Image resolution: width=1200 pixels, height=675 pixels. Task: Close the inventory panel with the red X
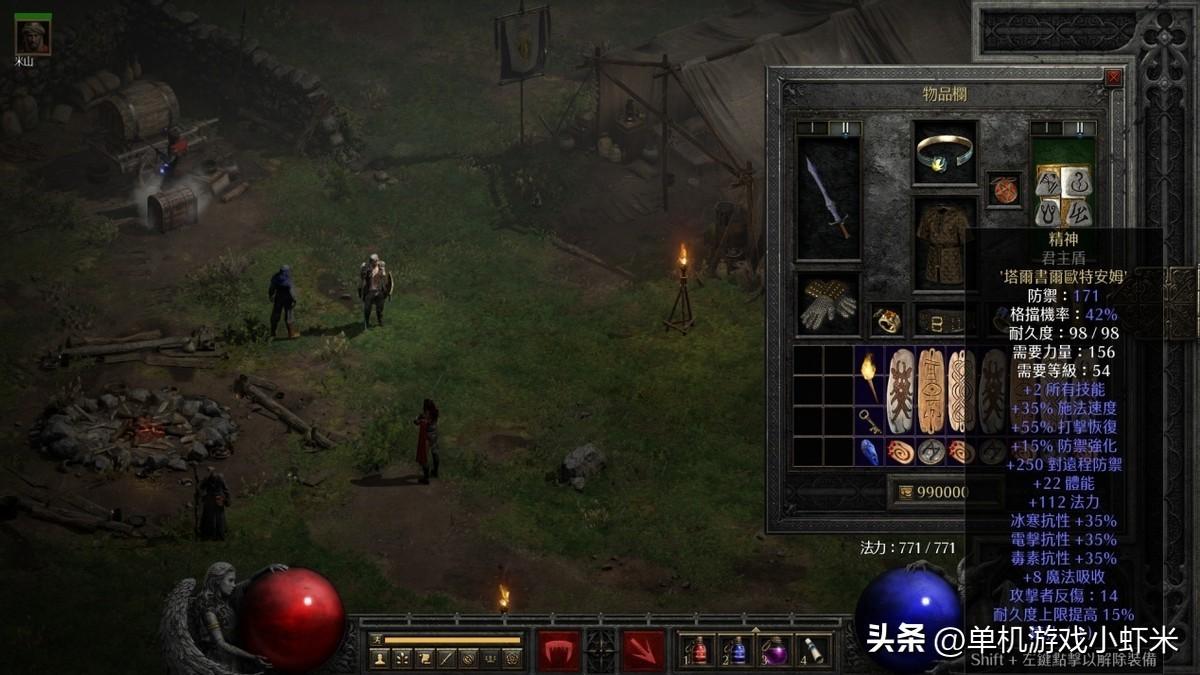1113,77
